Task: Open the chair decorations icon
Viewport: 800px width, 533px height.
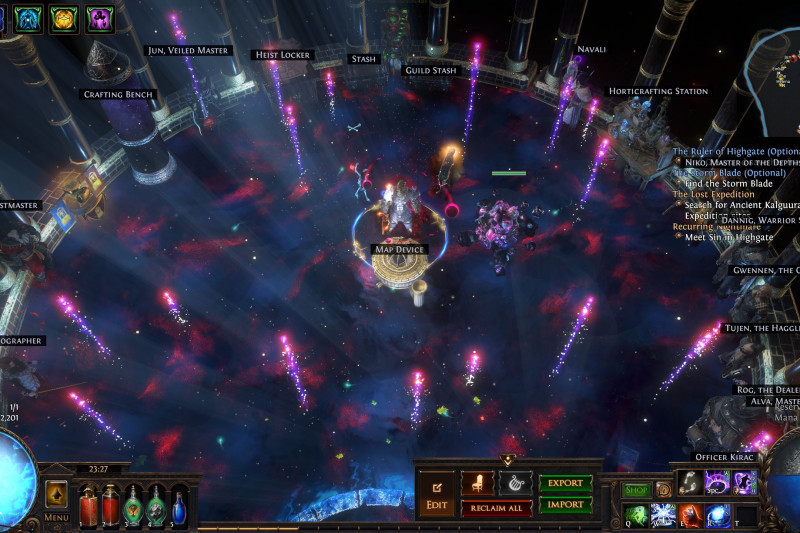Action: 477,482
